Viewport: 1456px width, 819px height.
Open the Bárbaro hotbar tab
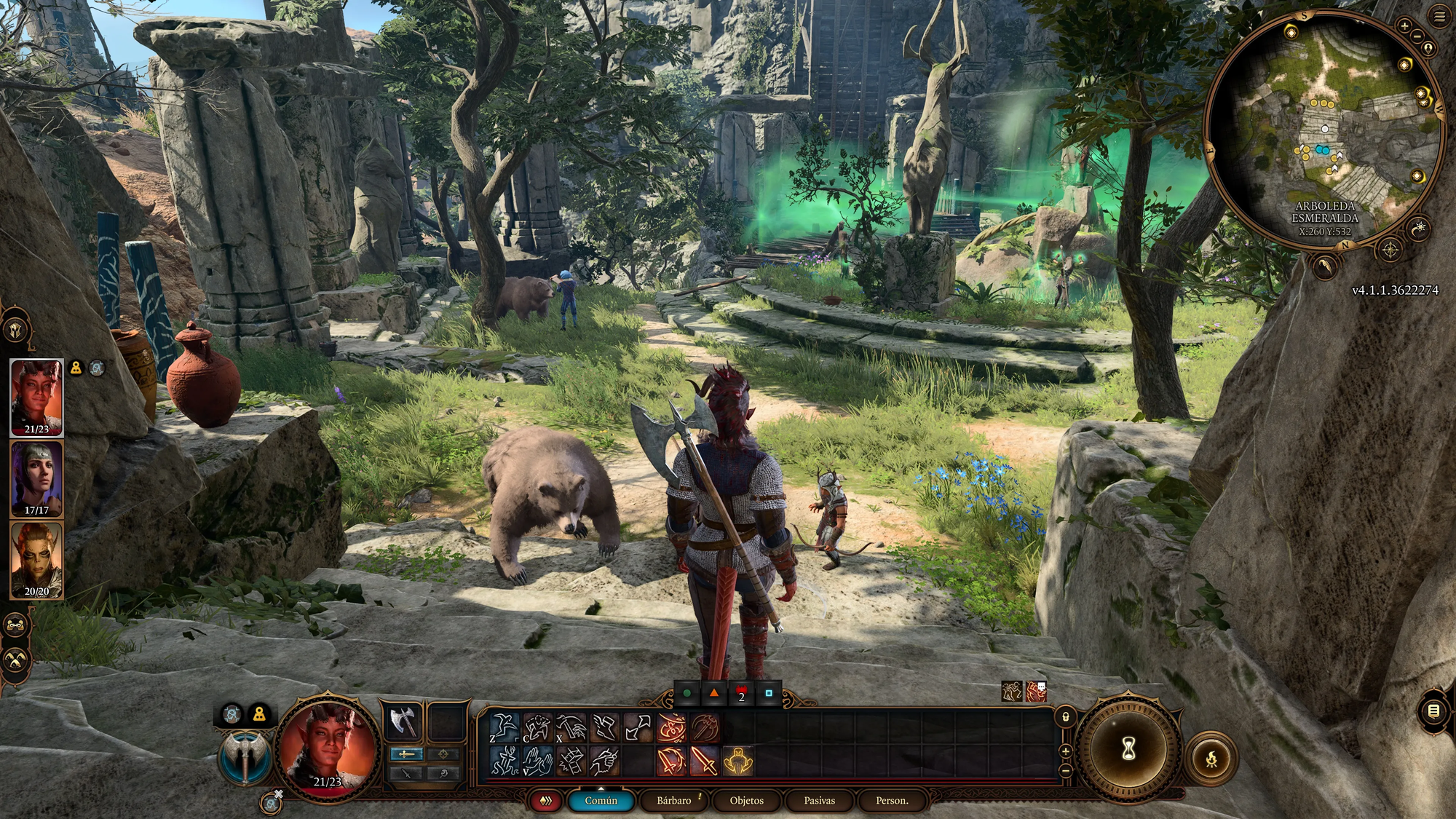[x=673, y=800]
